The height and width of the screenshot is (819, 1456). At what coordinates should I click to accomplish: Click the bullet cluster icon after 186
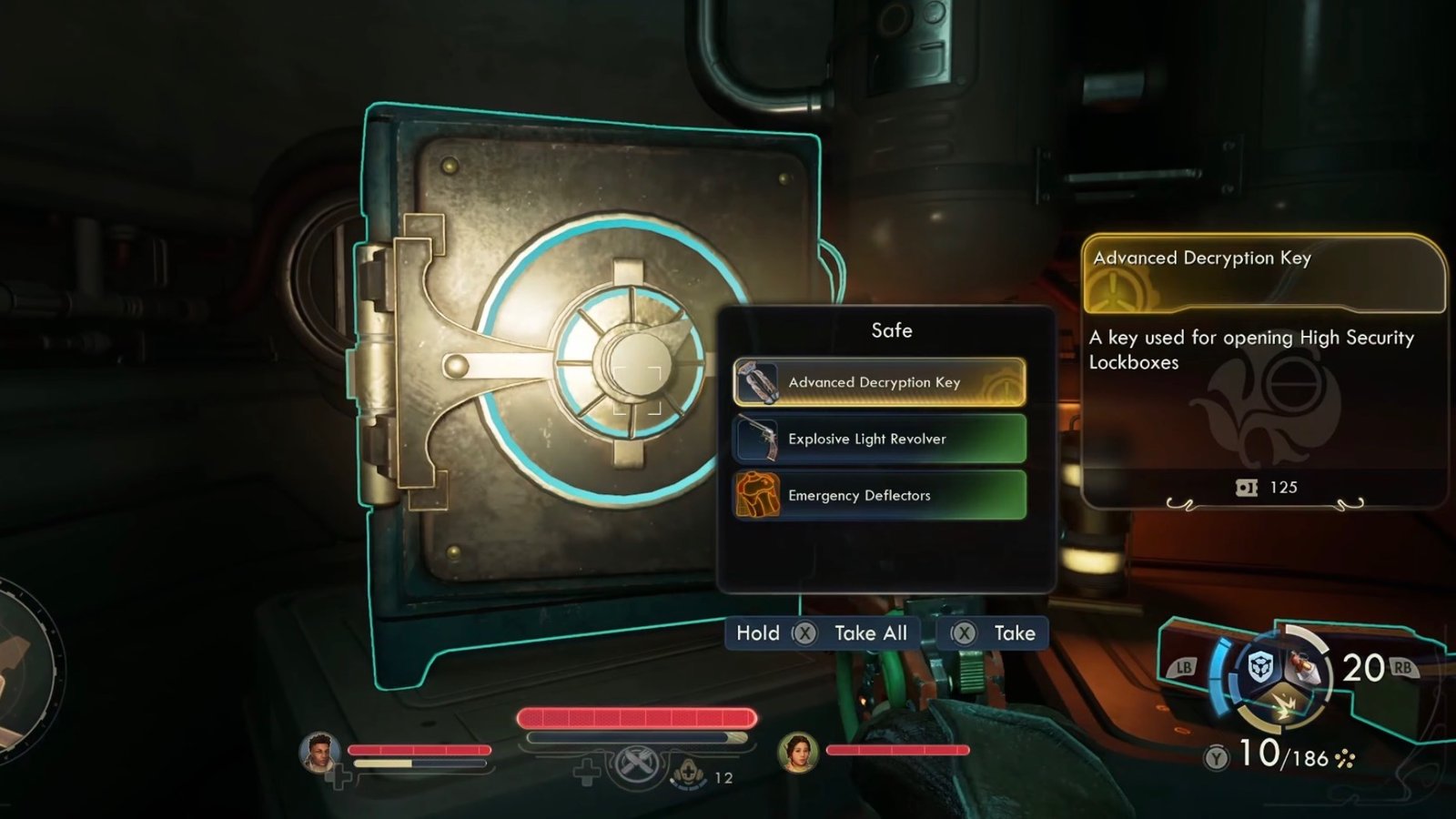tap(1345, 758)
